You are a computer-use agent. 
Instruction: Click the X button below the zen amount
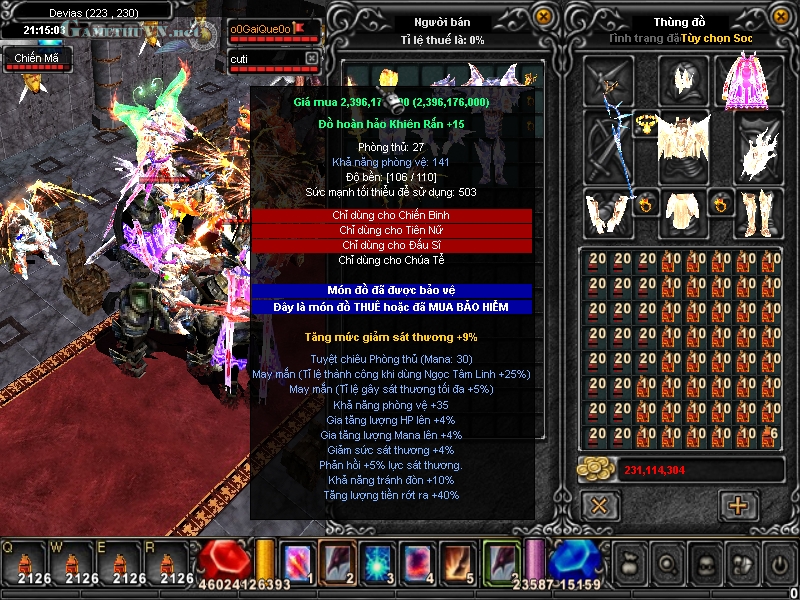pyautogui.click(x=600, y=505)
